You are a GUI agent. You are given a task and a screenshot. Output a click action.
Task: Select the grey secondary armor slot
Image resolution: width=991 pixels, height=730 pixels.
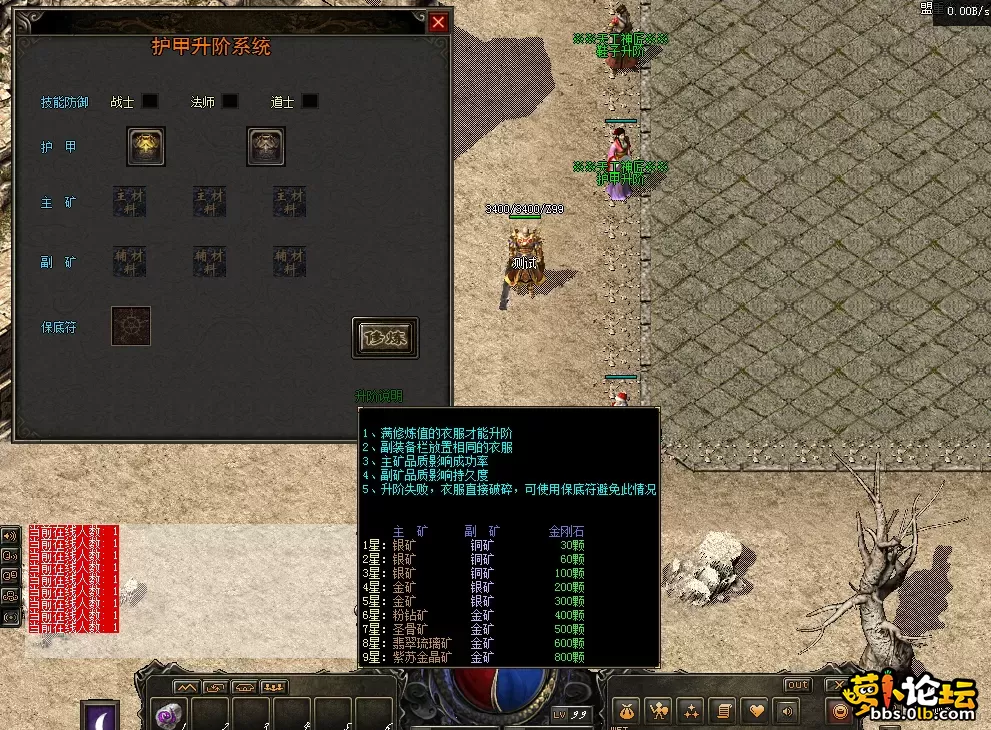coord(266,146)
